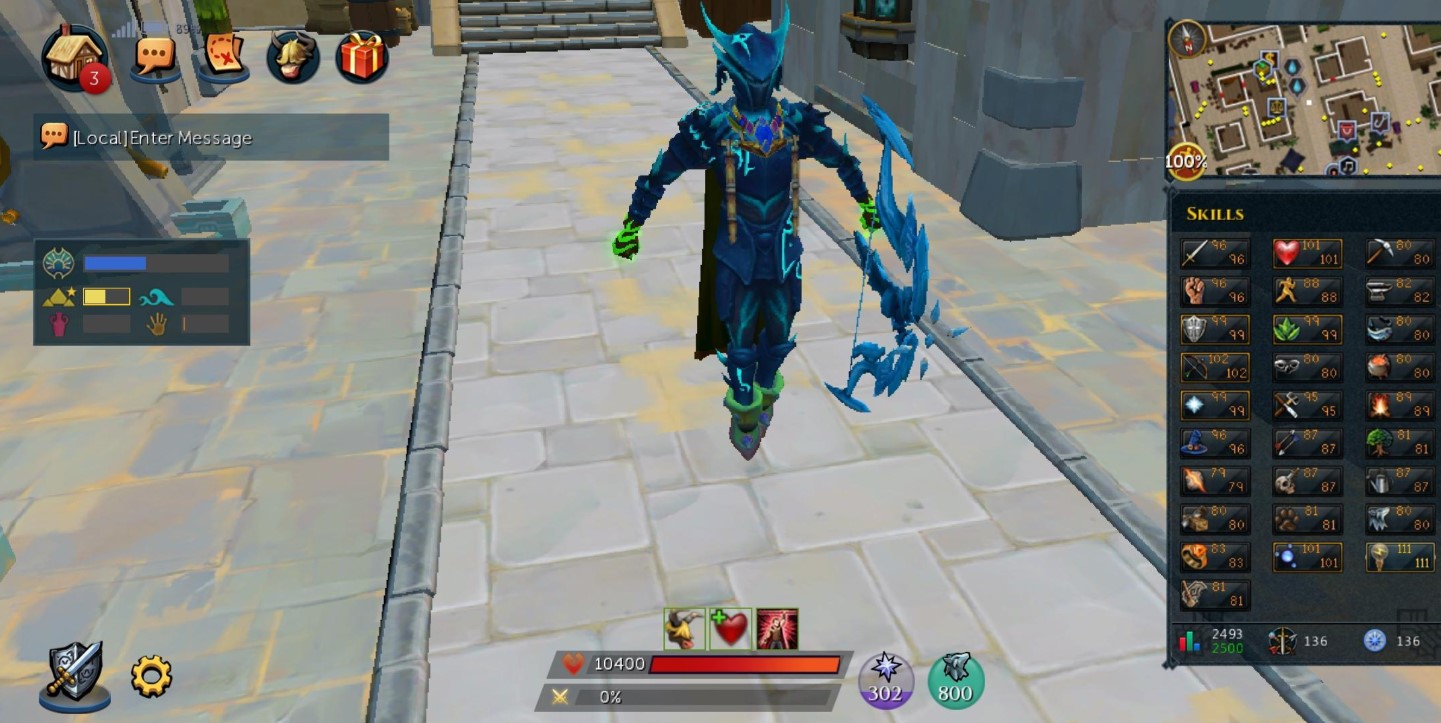Image resolution: width=1441 pixels, height=723 pixels.
Task: Click the prayer points orb showing 302
Action: 885,680
